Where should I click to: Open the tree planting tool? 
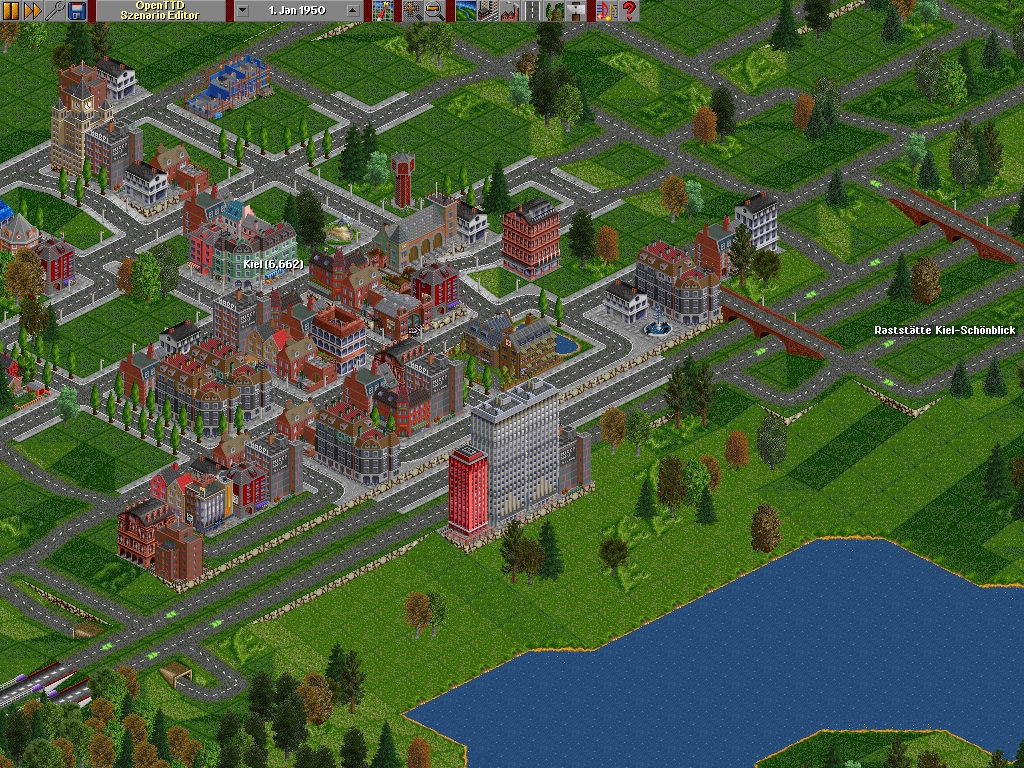click(x=555, y=11)
